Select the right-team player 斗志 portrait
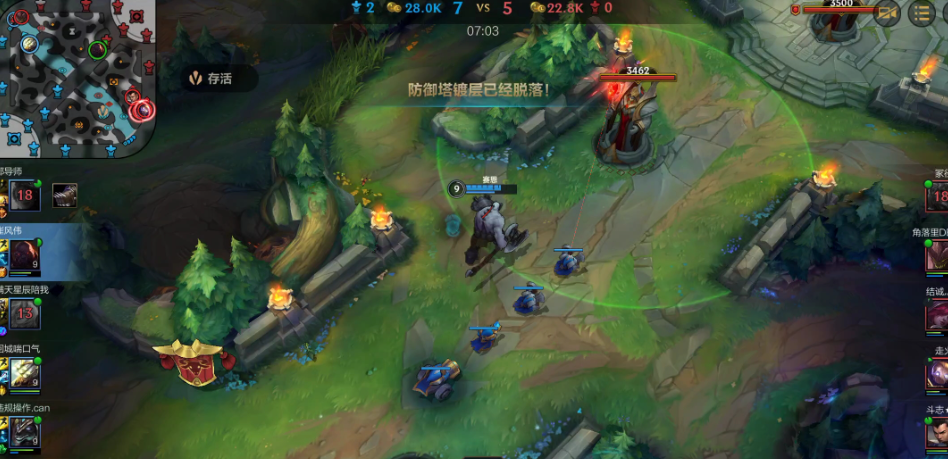Screen dimensions: 948x459 tap(936, 432)
